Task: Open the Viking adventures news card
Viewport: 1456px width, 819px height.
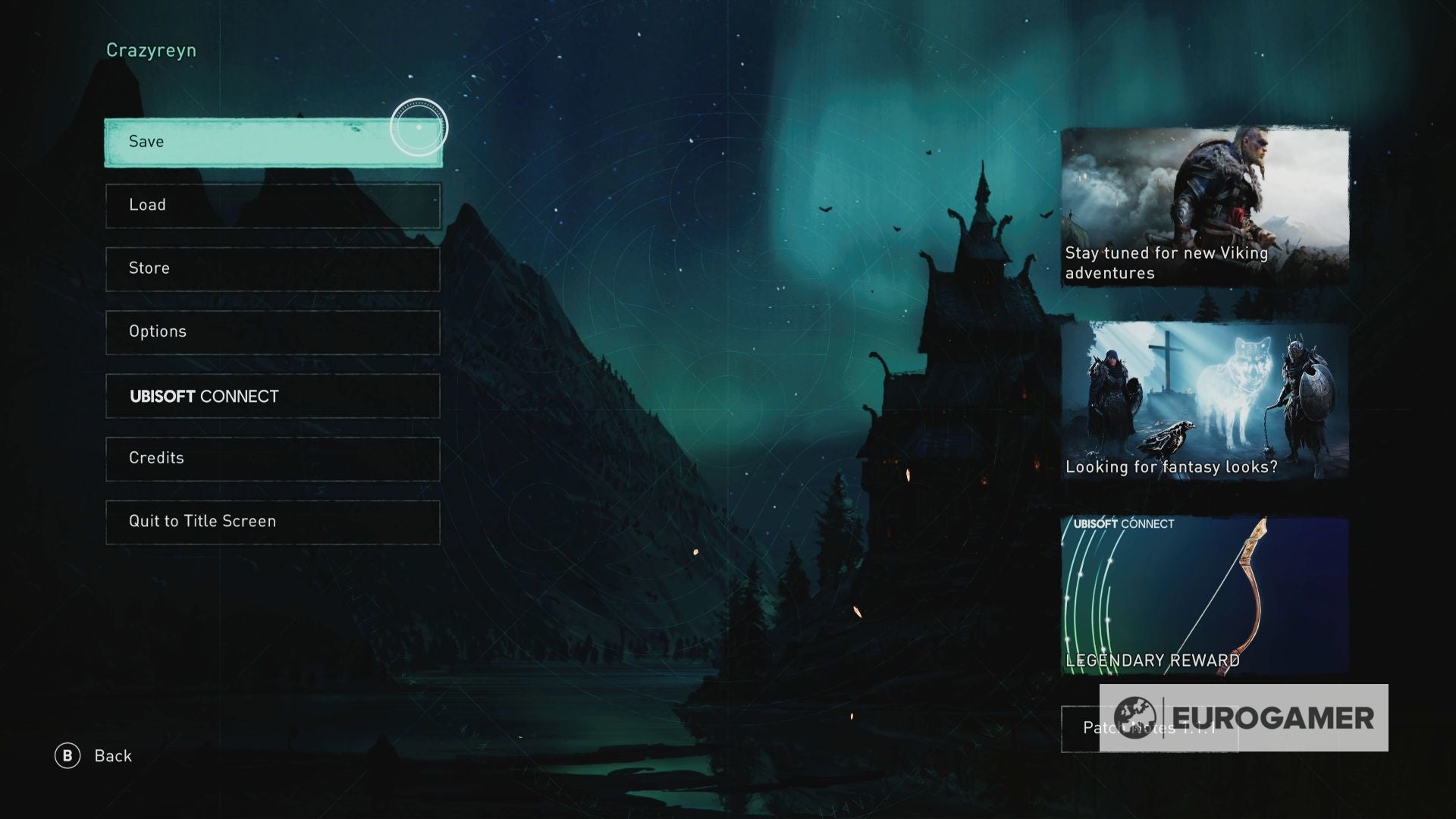Action: pos(1206,205)
